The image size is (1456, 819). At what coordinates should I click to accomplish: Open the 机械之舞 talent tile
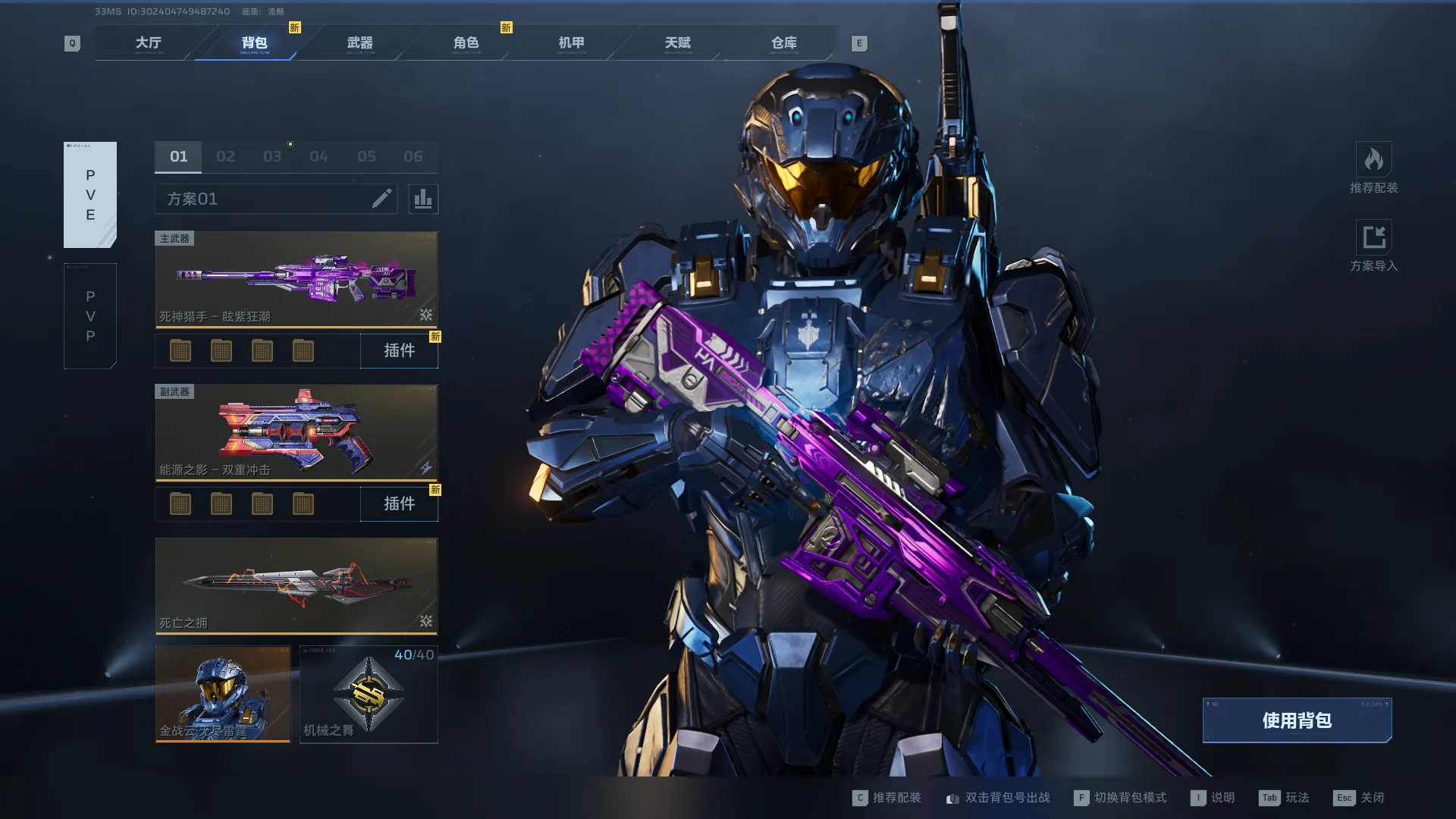369,694
